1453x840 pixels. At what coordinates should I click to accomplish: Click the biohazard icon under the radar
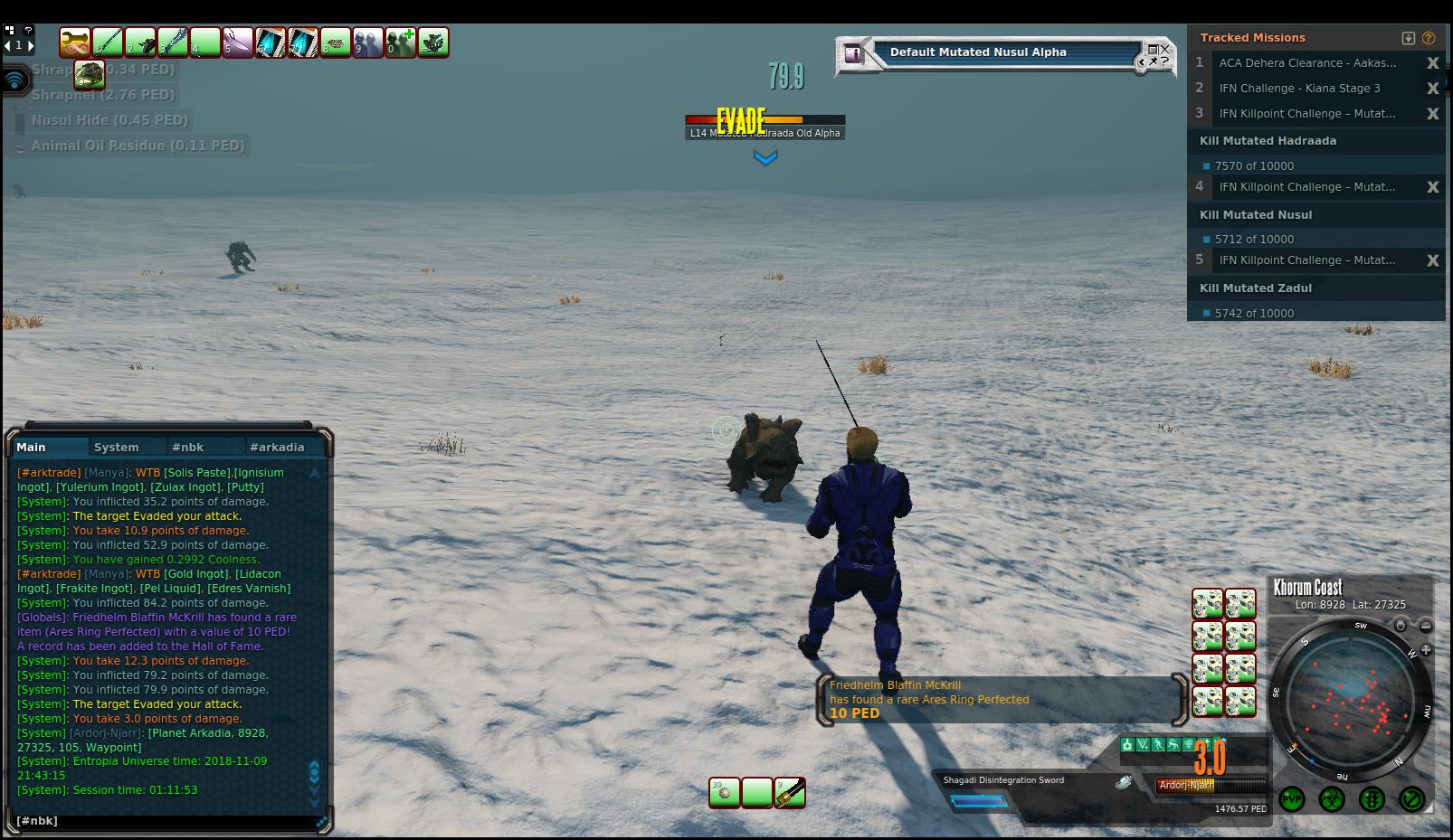pos(1331,799)
